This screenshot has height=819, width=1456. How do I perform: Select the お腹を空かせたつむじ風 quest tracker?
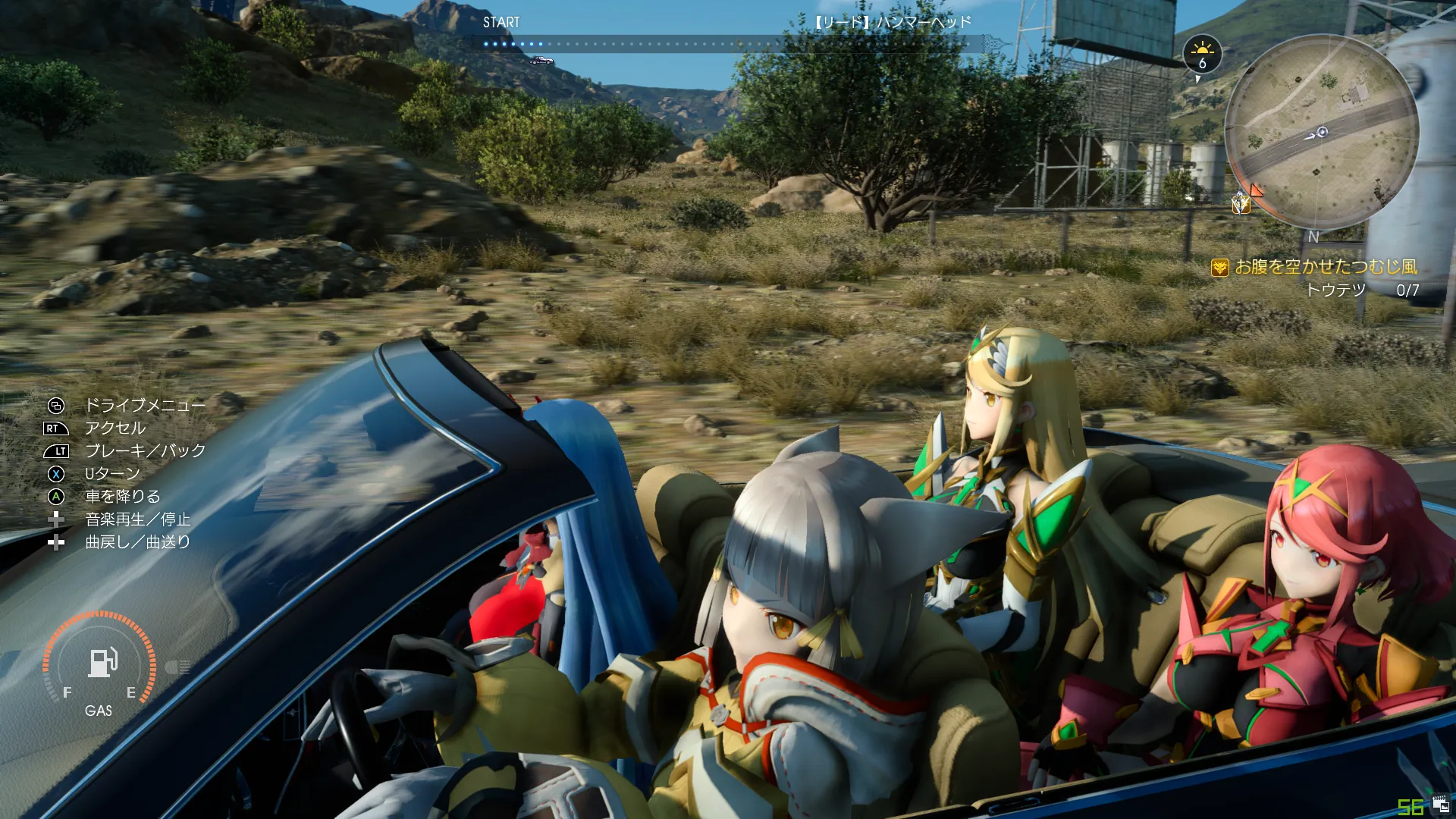point(1326,267)
